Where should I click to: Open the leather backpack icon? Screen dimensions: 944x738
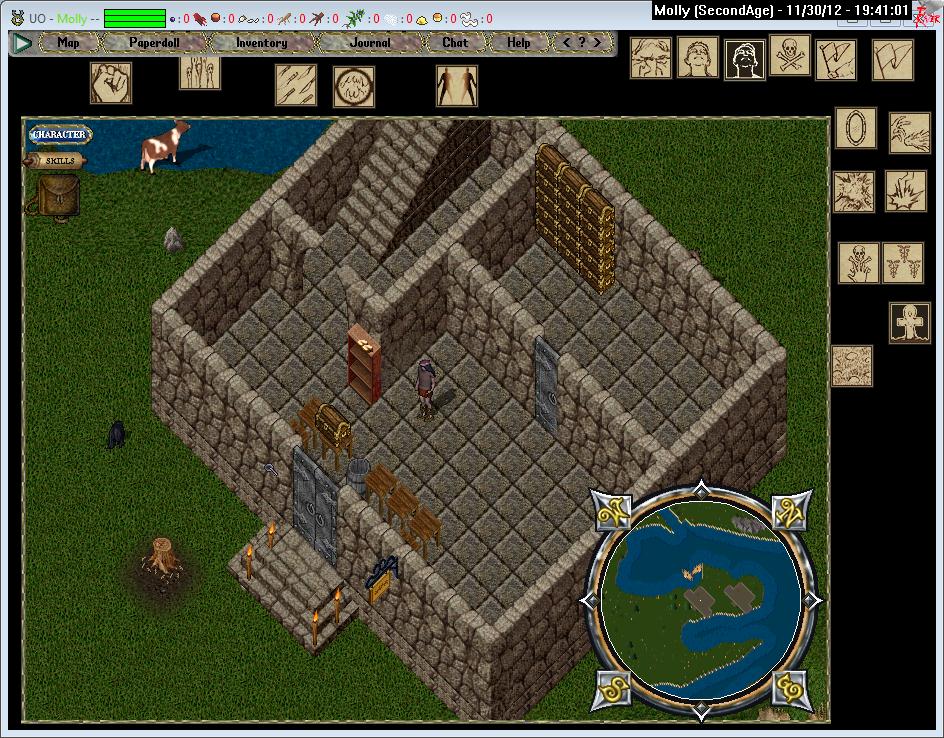[x=58, y=194]
